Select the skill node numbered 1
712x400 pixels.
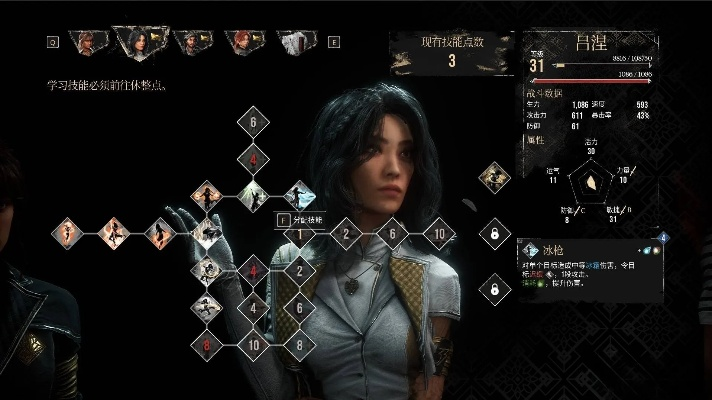(299, 234)
